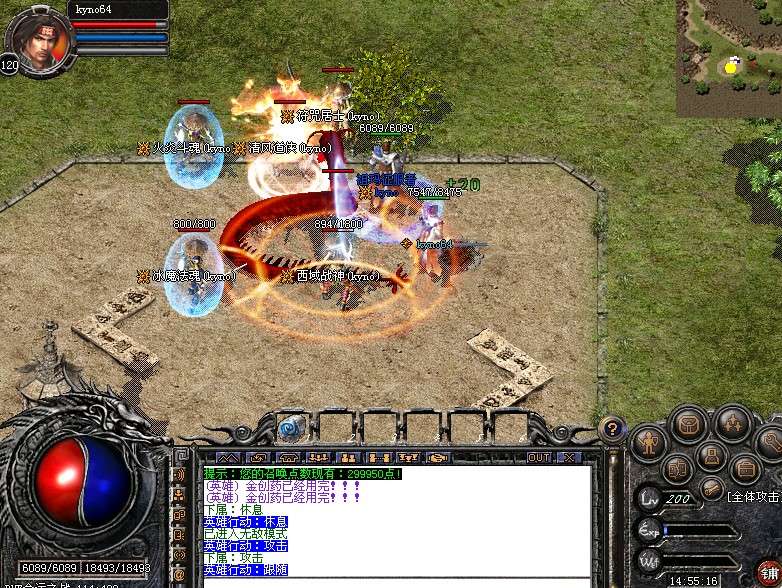Click the minimap
Screen dimensions: 782x588
click(x=728, y=58)
